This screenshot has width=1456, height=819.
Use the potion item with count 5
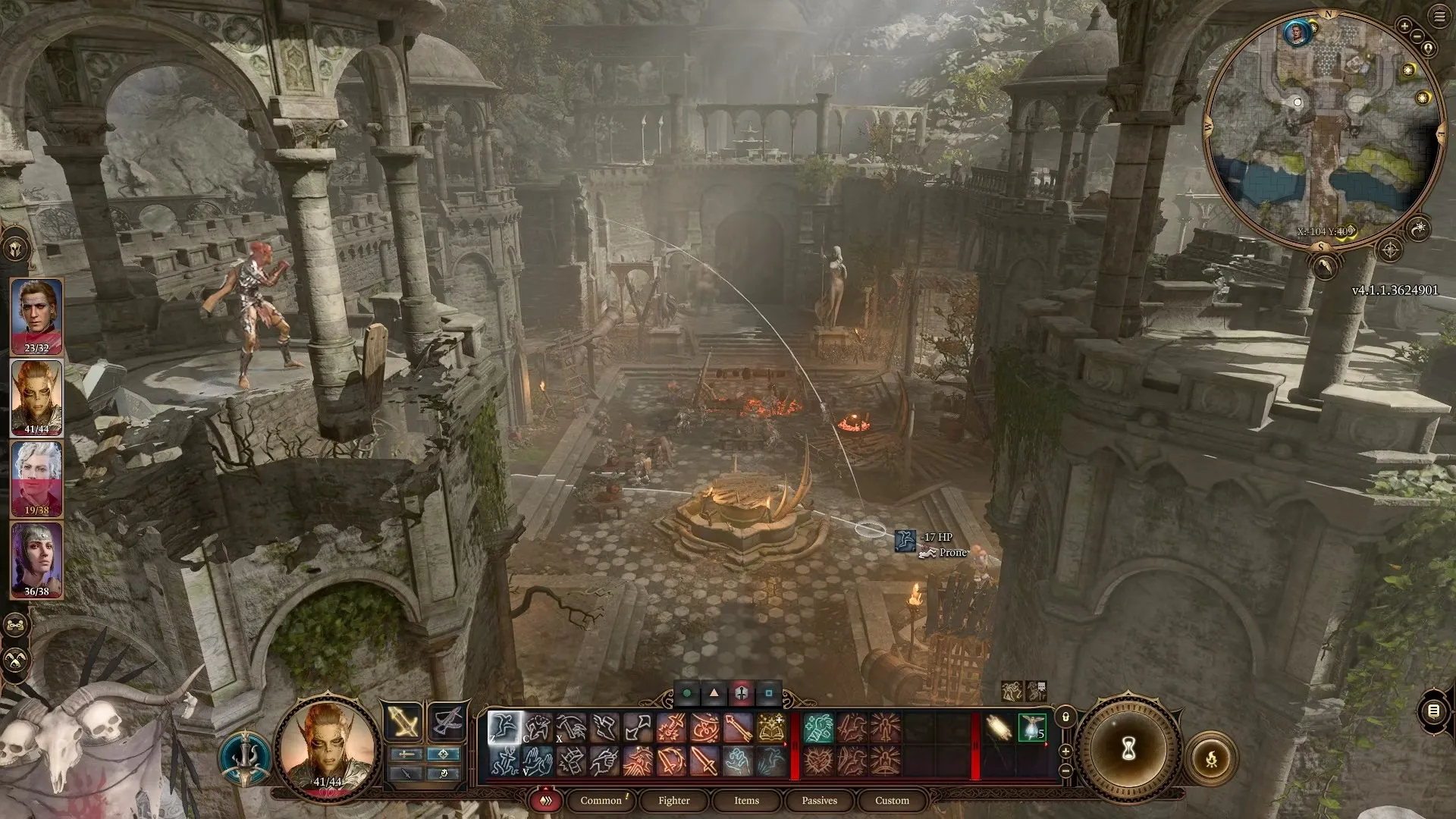click(1031, 728)
